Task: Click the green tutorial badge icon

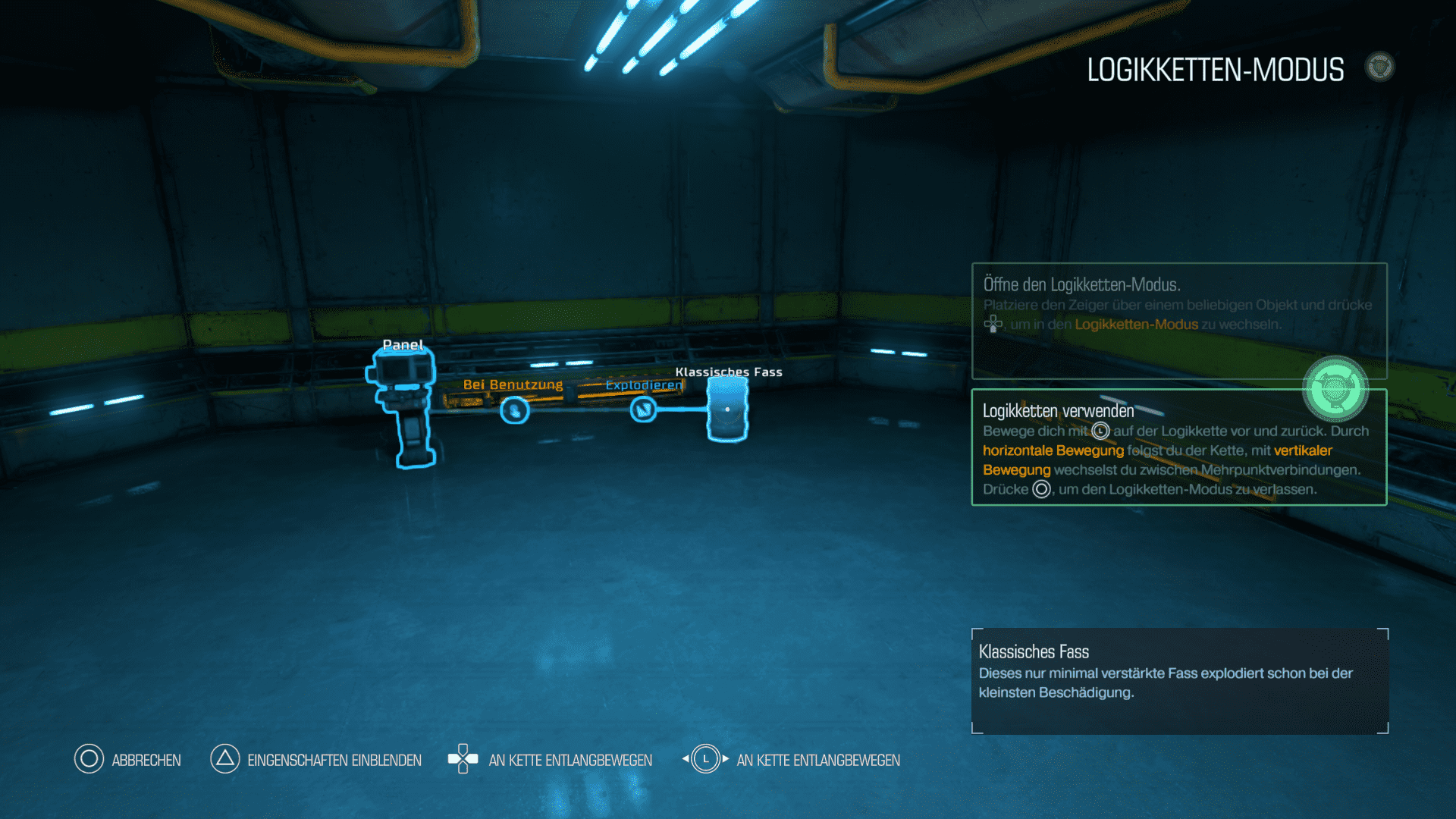Action: point(1335,389)
